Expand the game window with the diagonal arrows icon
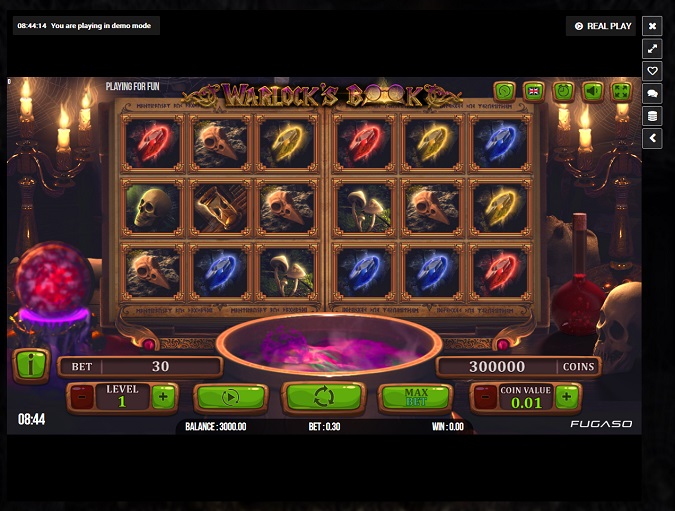 pos(653,48)
